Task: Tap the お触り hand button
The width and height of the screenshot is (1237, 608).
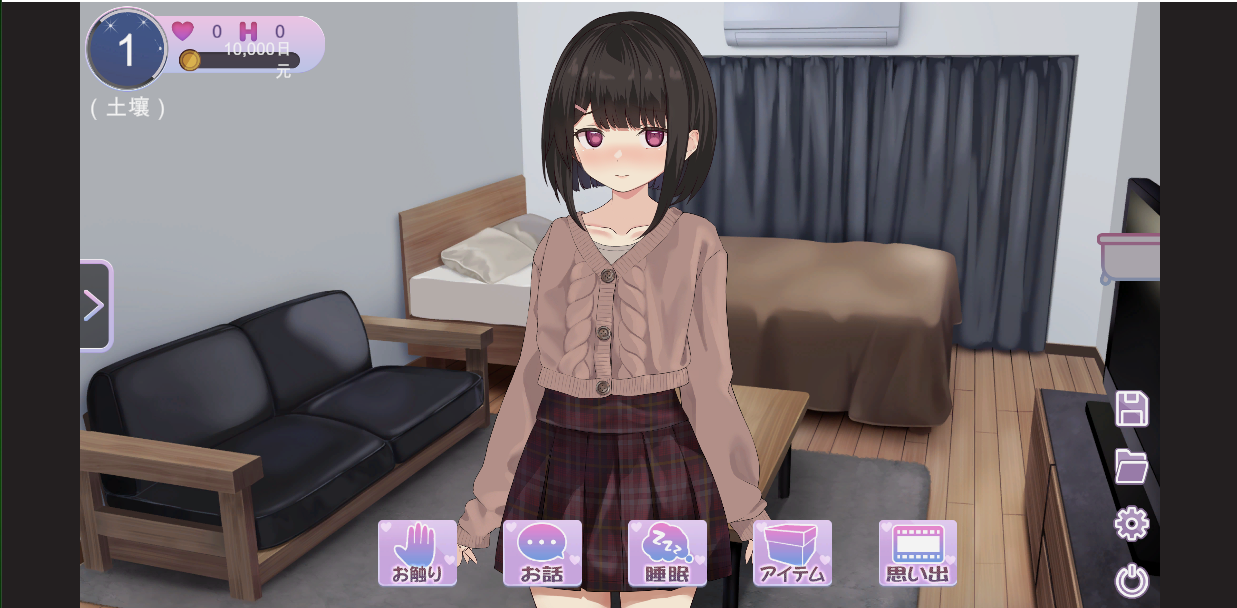Action: (417, 552)
